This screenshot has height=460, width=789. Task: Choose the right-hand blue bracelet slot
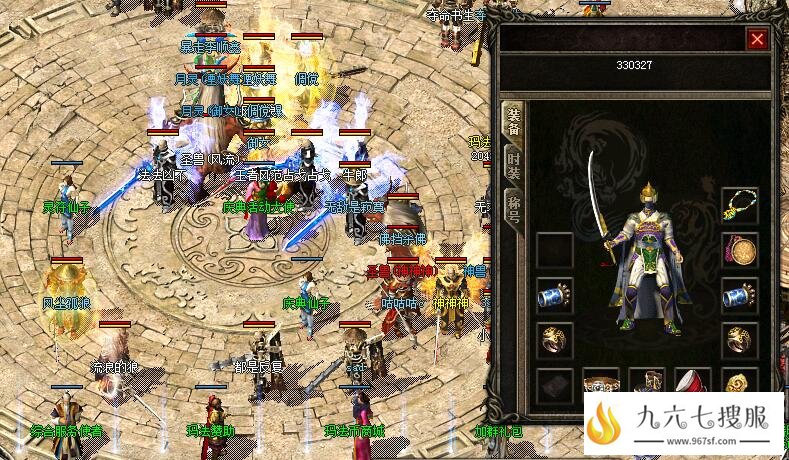[x=740, y=295]
